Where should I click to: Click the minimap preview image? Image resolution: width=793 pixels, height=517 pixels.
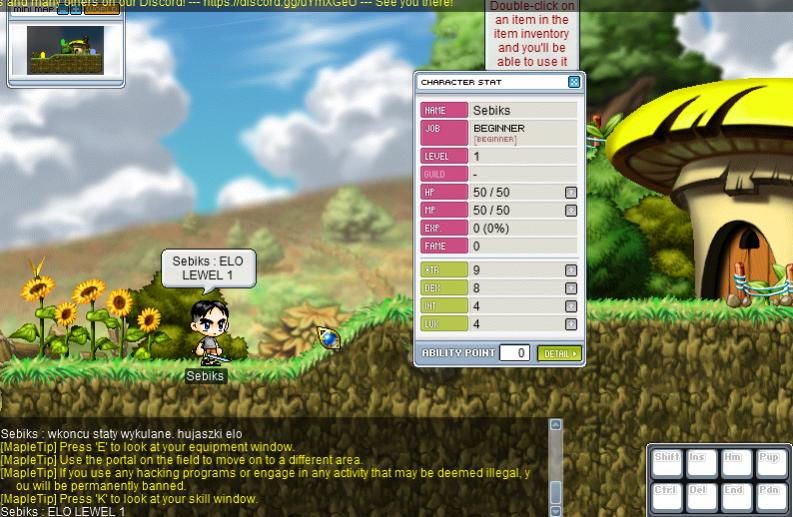pos(65,49)
